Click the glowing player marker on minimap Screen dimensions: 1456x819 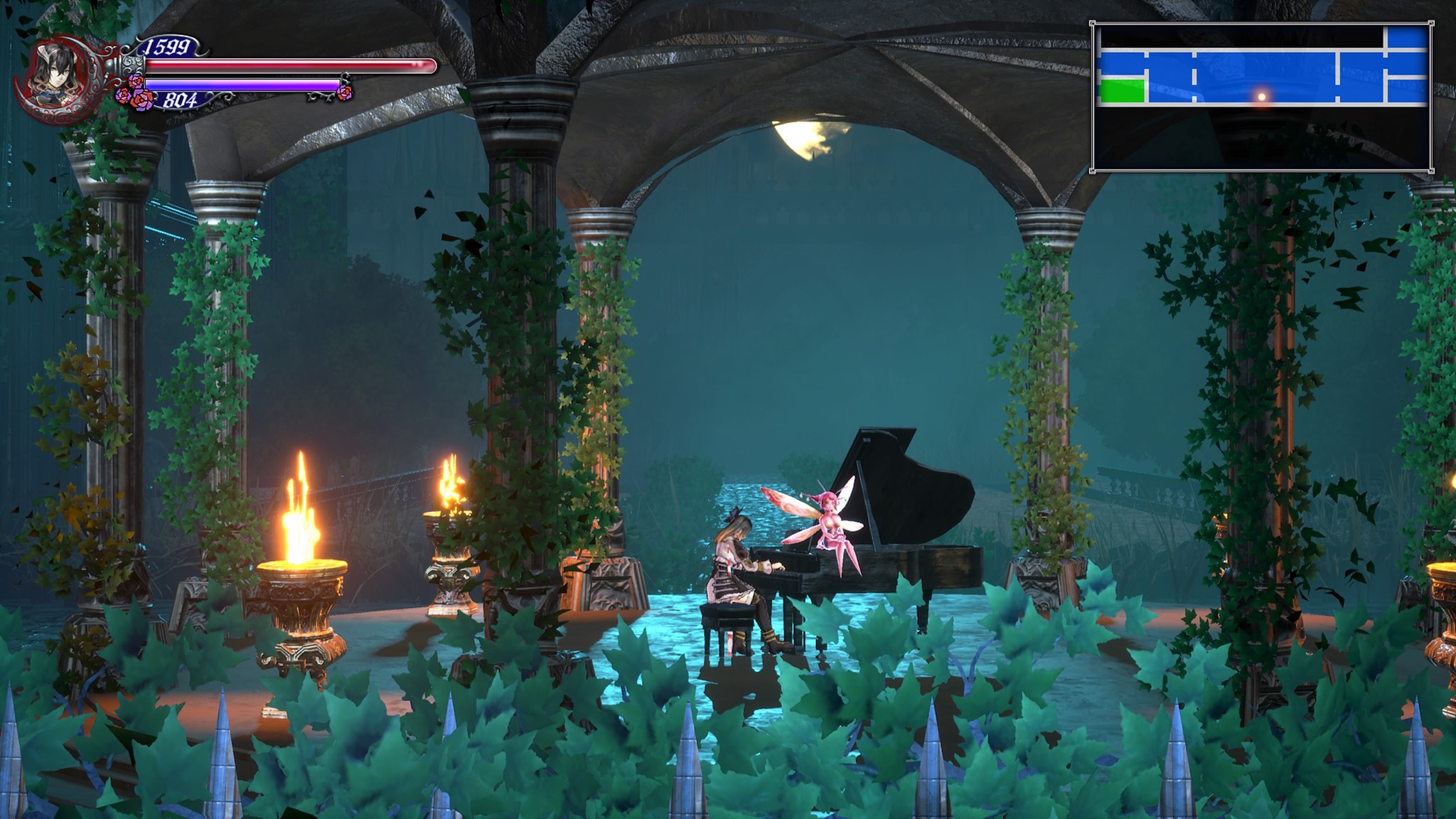click(1262, 96)
